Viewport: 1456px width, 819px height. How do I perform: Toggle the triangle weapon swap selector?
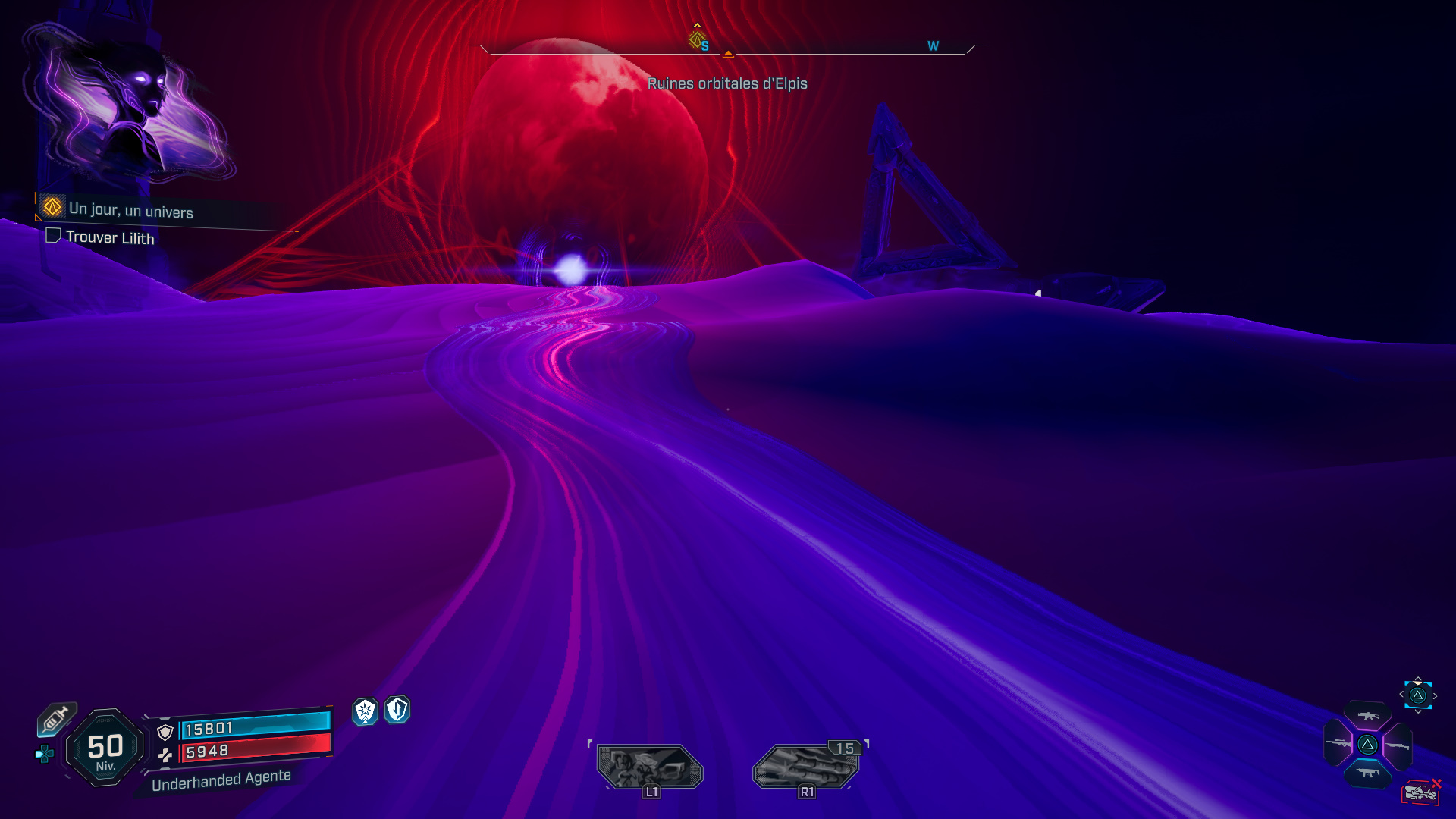(x=1418, y=695)
